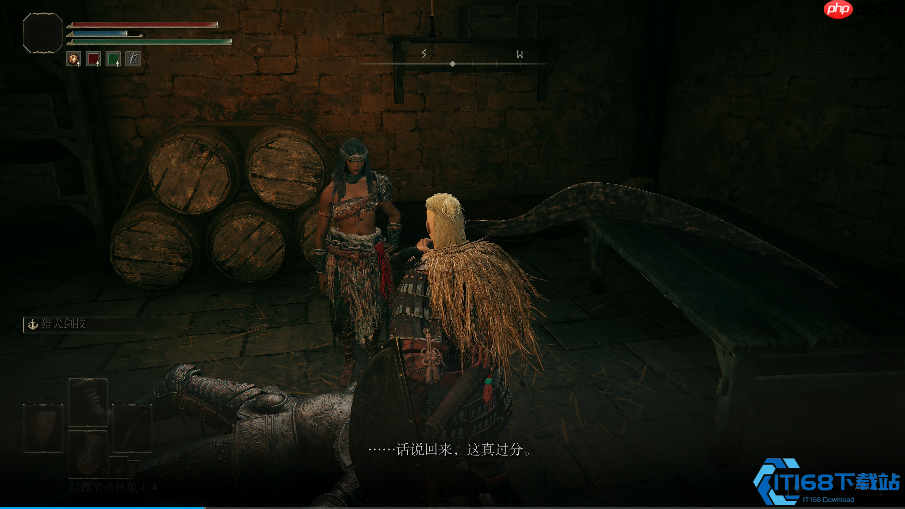905x509 pixels.
Task: Select the 猎犬剑技 weapon skill label
Action: [x=62, y=324]
